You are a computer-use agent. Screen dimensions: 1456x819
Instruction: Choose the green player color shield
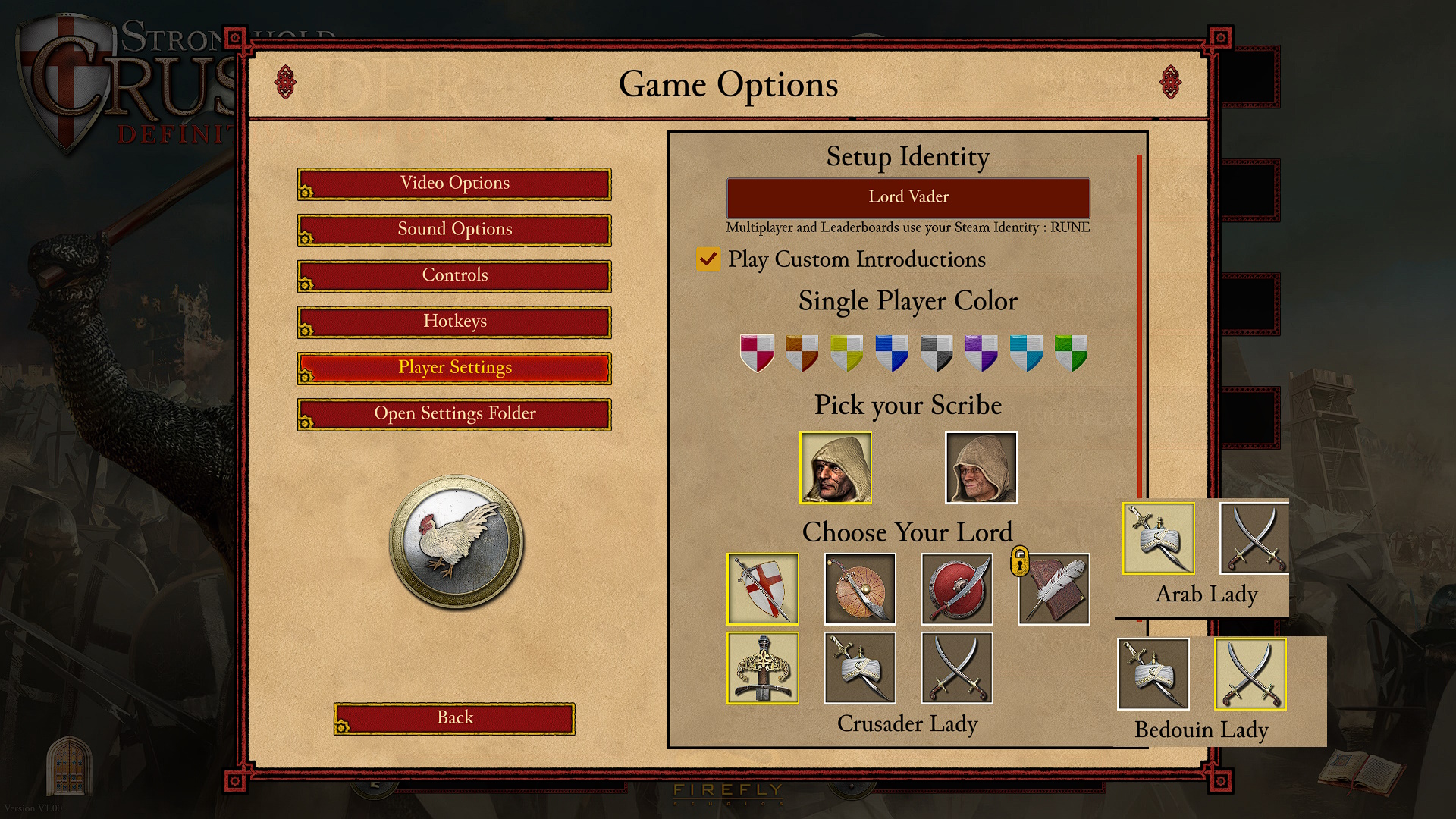(x=1071, y=353)
